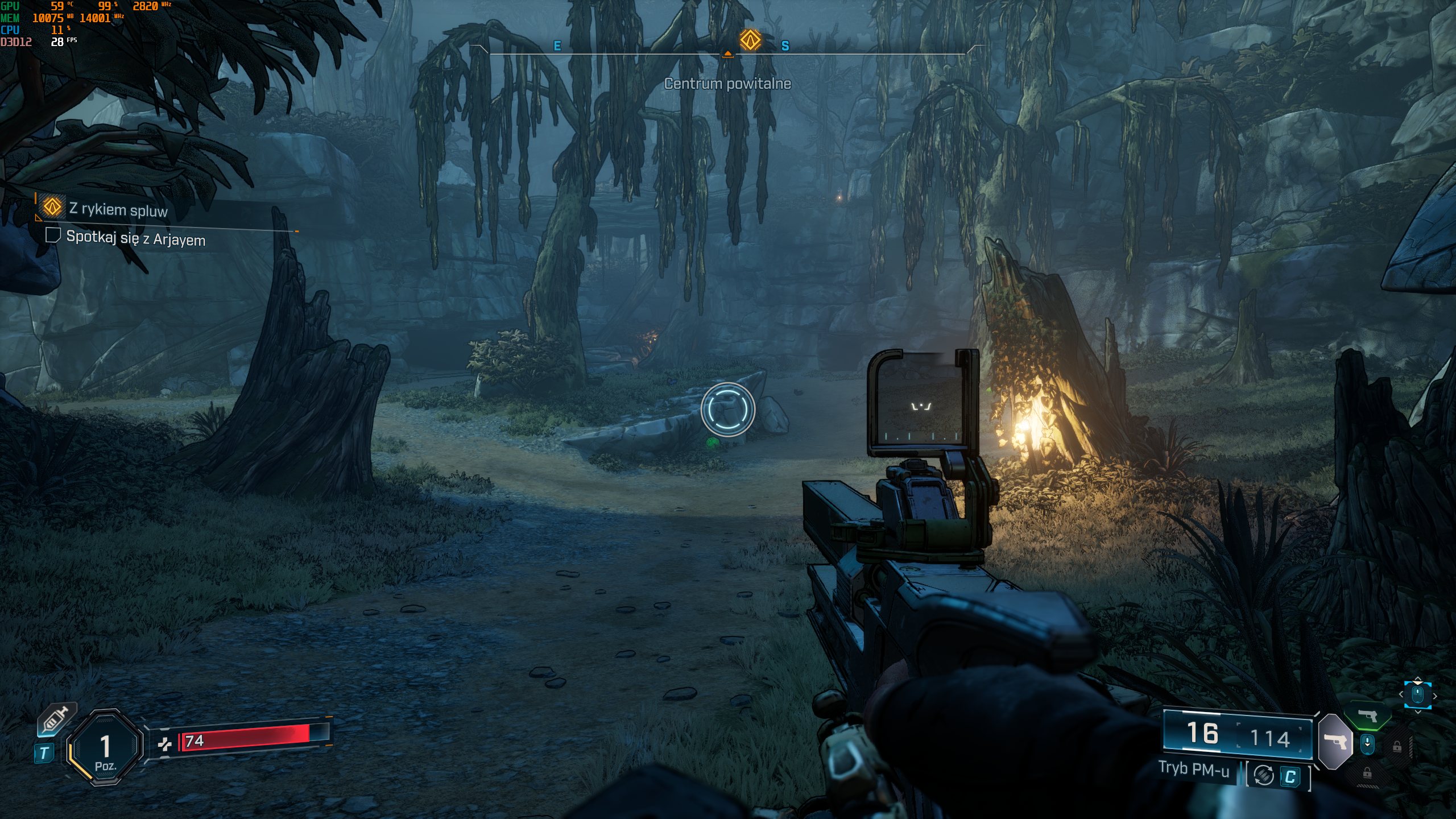Toggle the "Tryb PM-u" firing mode swap icon

click(x=1264, y=775)
